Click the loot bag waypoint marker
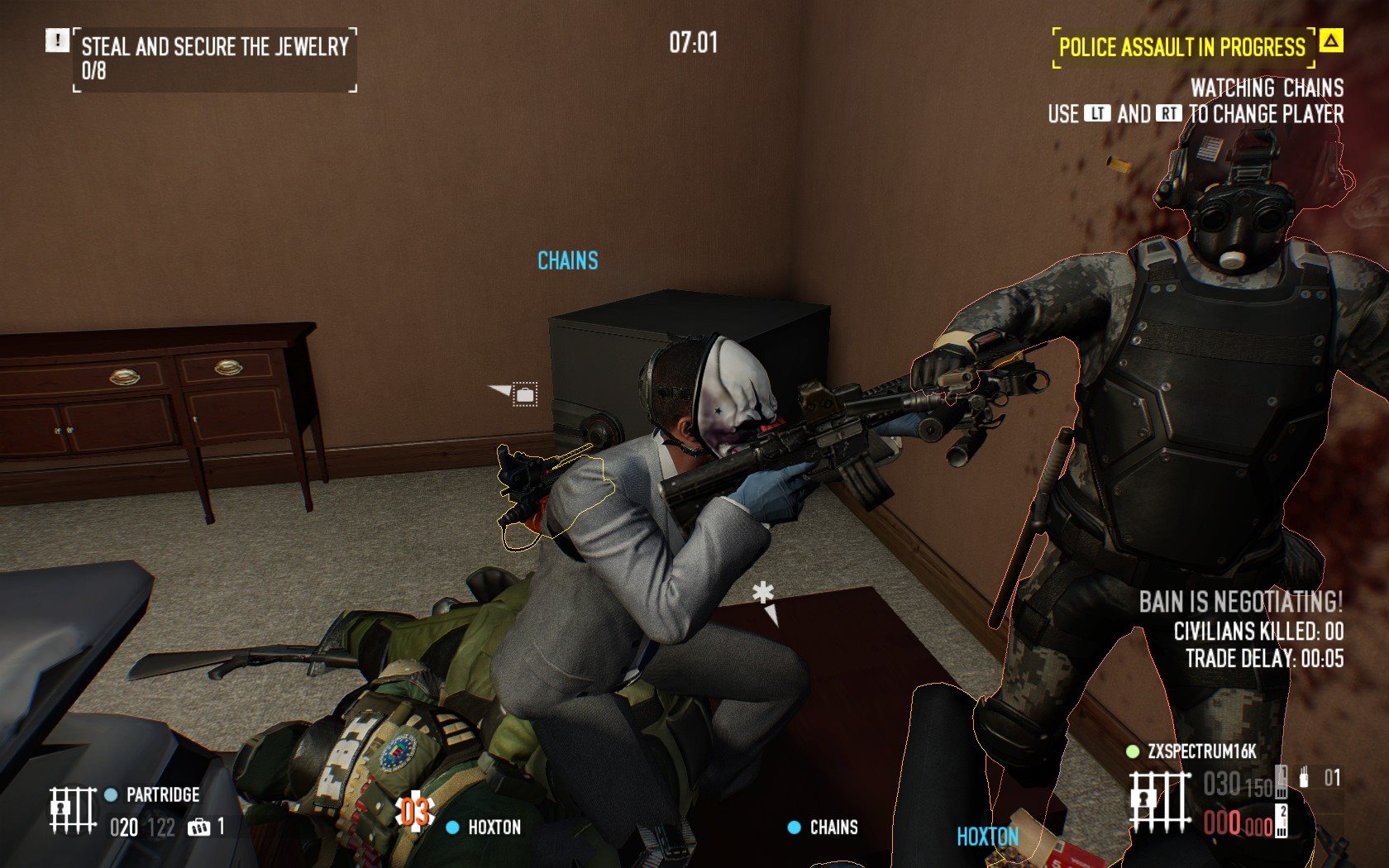 [x=524, y=394]
